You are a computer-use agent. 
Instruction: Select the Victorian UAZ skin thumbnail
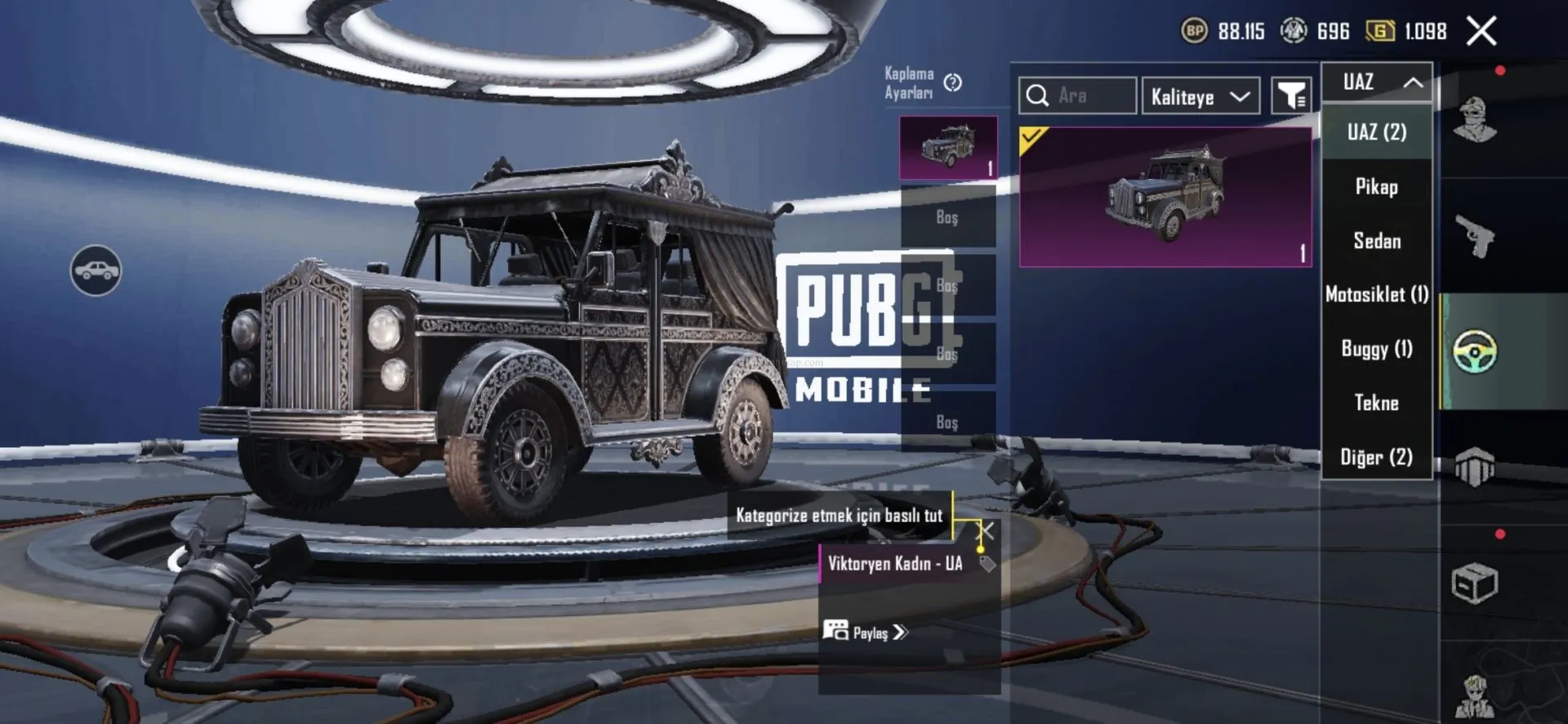[1165, 197]
